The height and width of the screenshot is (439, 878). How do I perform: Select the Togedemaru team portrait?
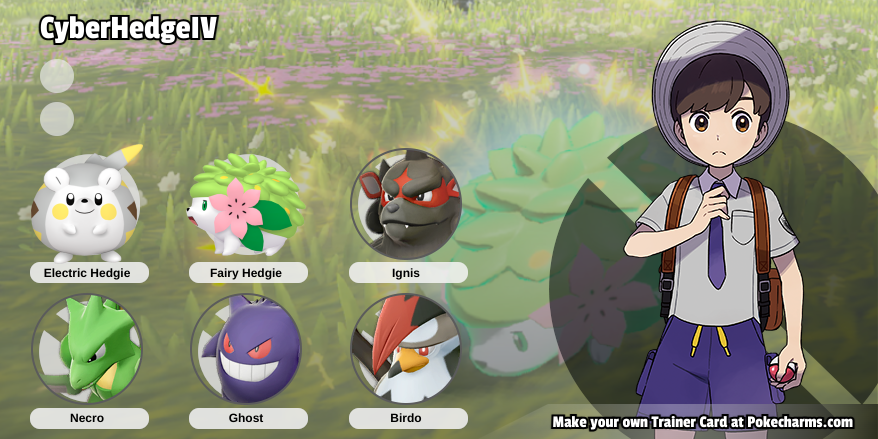click(87, 206)
